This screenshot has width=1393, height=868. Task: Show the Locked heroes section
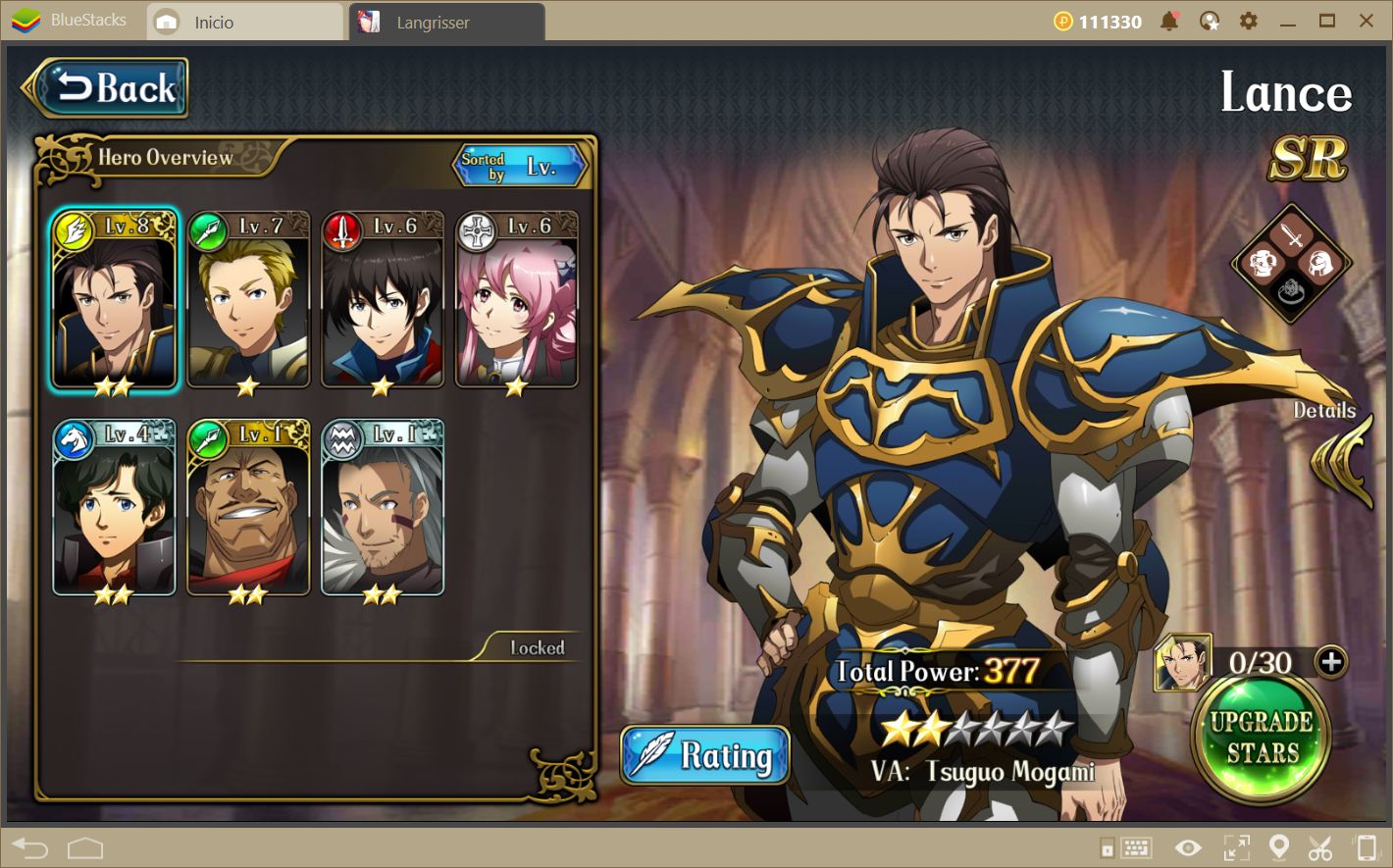537,648
